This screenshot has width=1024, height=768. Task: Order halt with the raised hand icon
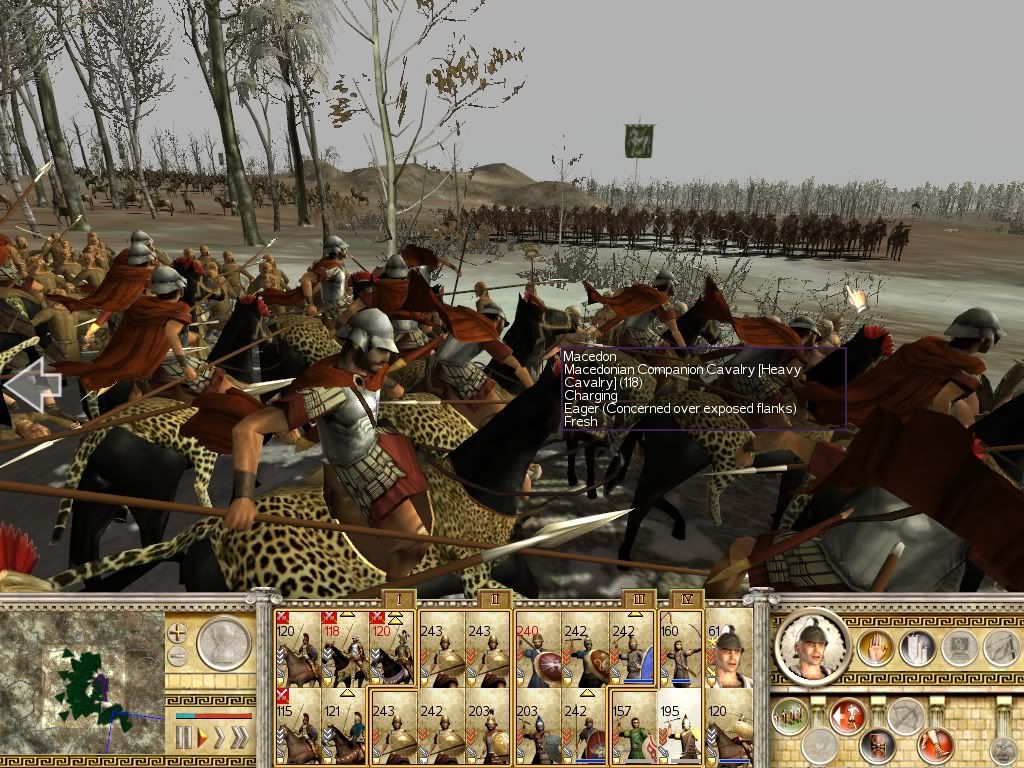pyautogui.click(x=874, y=648)
